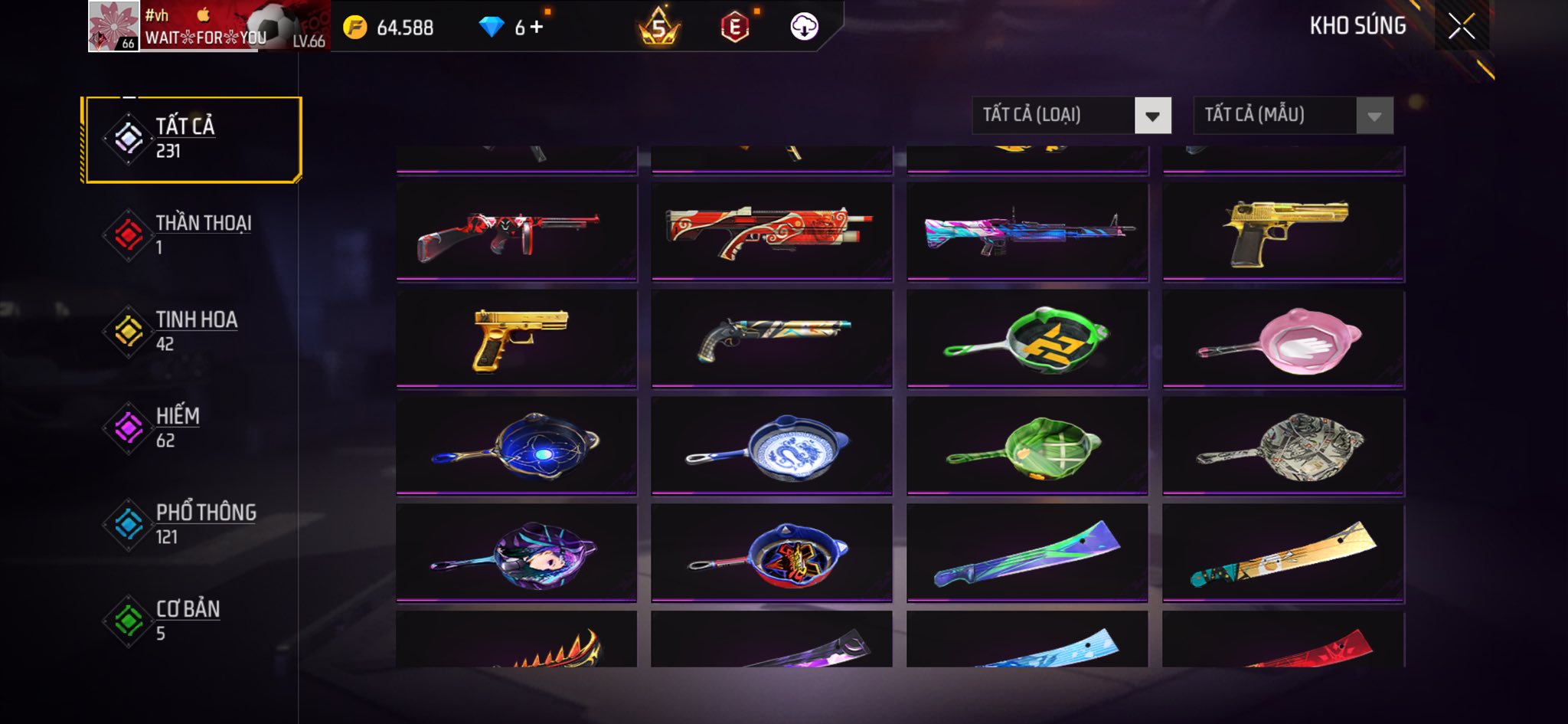Close the Kho Súng weapon vault
1568x724 pixels.
click(x=1461, y=27)
